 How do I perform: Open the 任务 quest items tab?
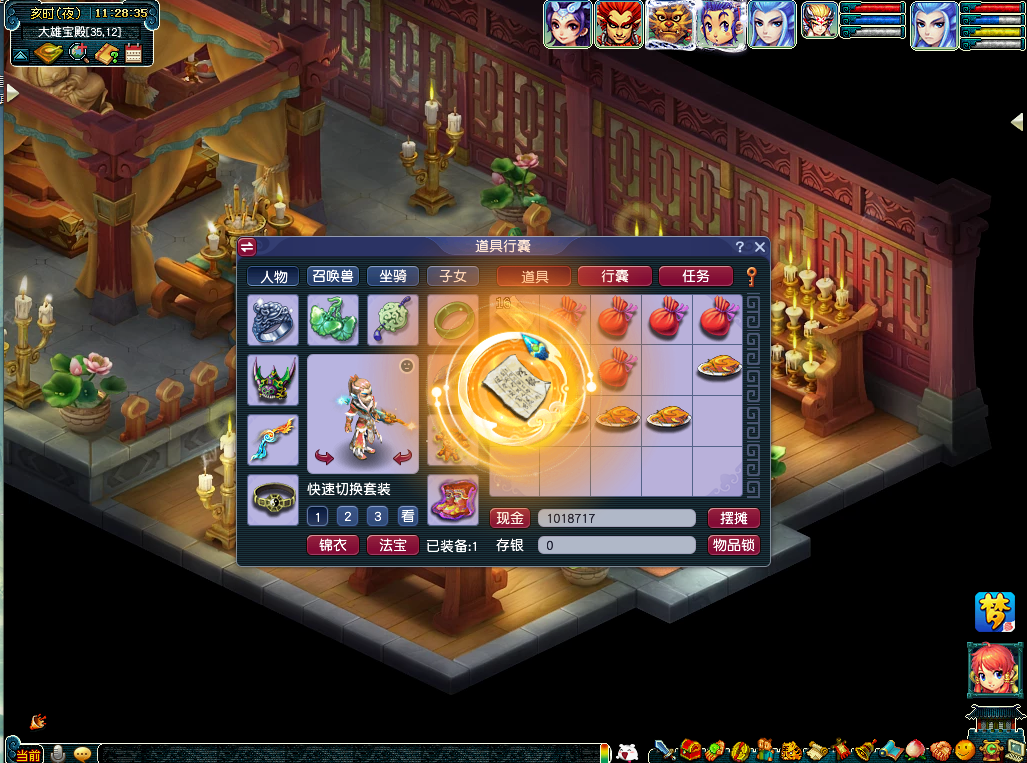pos(695,276)
